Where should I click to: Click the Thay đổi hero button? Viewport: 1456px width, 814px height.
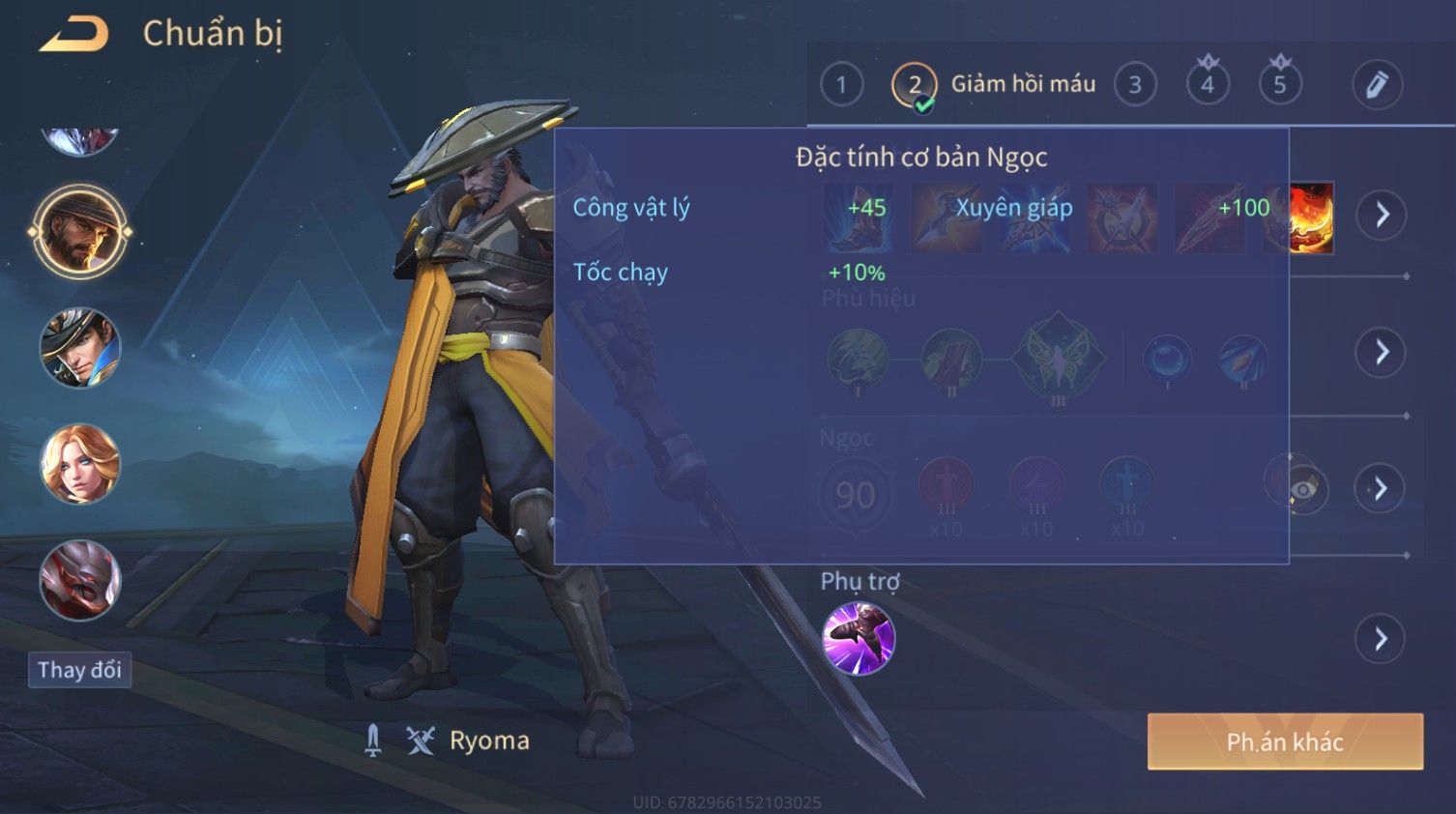[x=79, y=670]
